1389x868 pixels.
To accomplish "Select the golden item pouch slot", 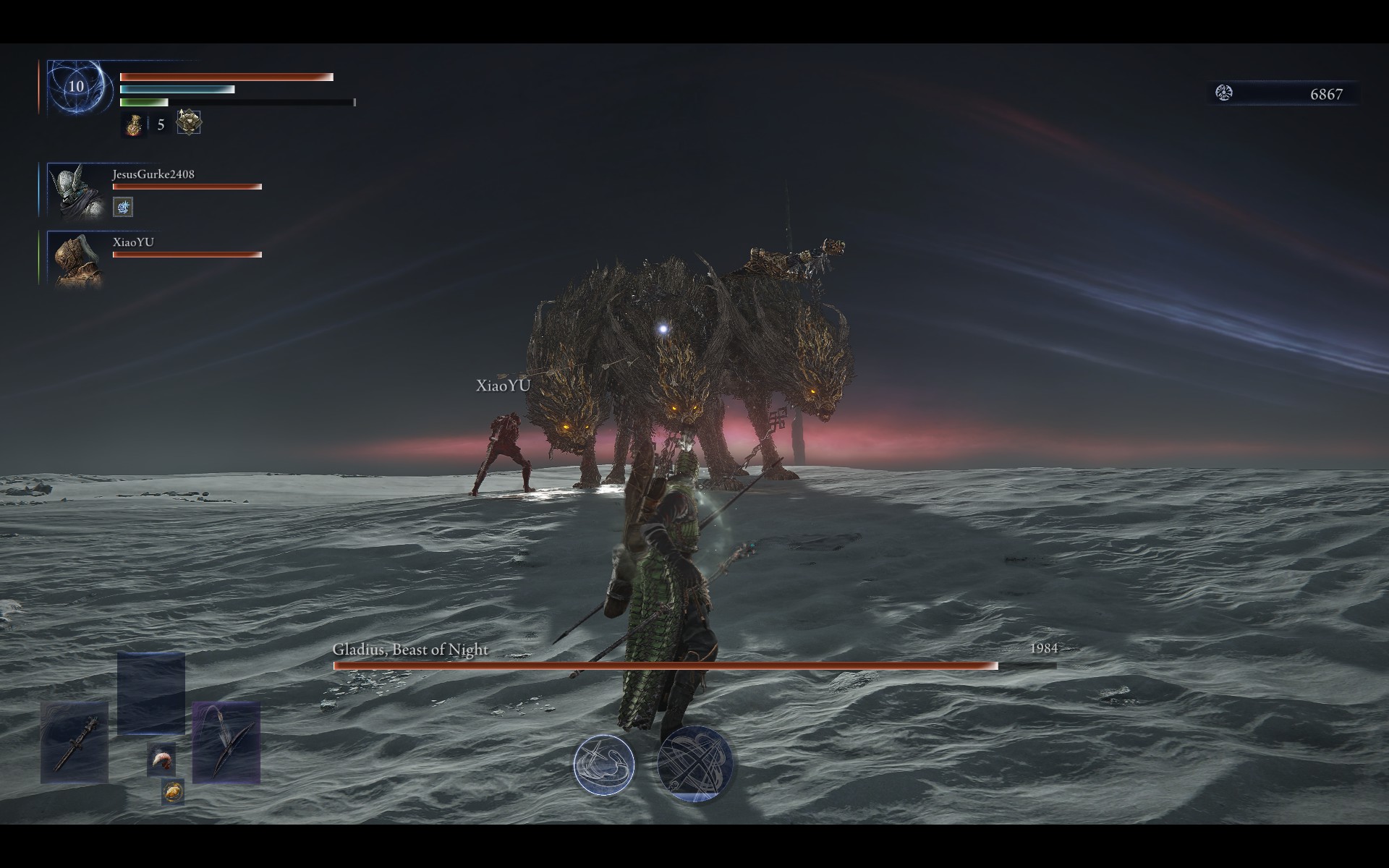I will pyautogui.click(x=173, y=792).
